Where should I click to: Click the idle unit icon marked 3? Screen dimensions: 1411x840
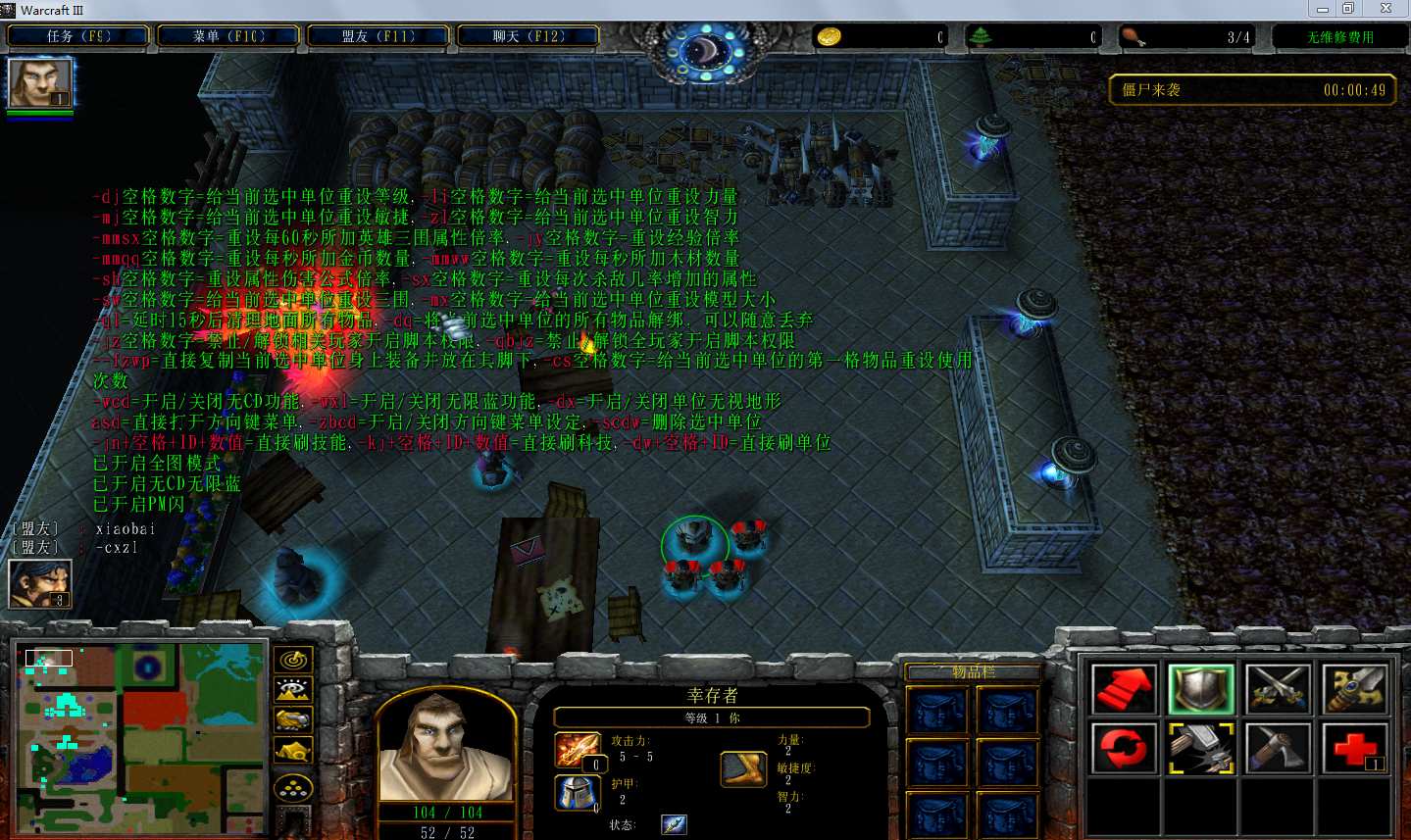pyautogui.click(x=40, y=583)
